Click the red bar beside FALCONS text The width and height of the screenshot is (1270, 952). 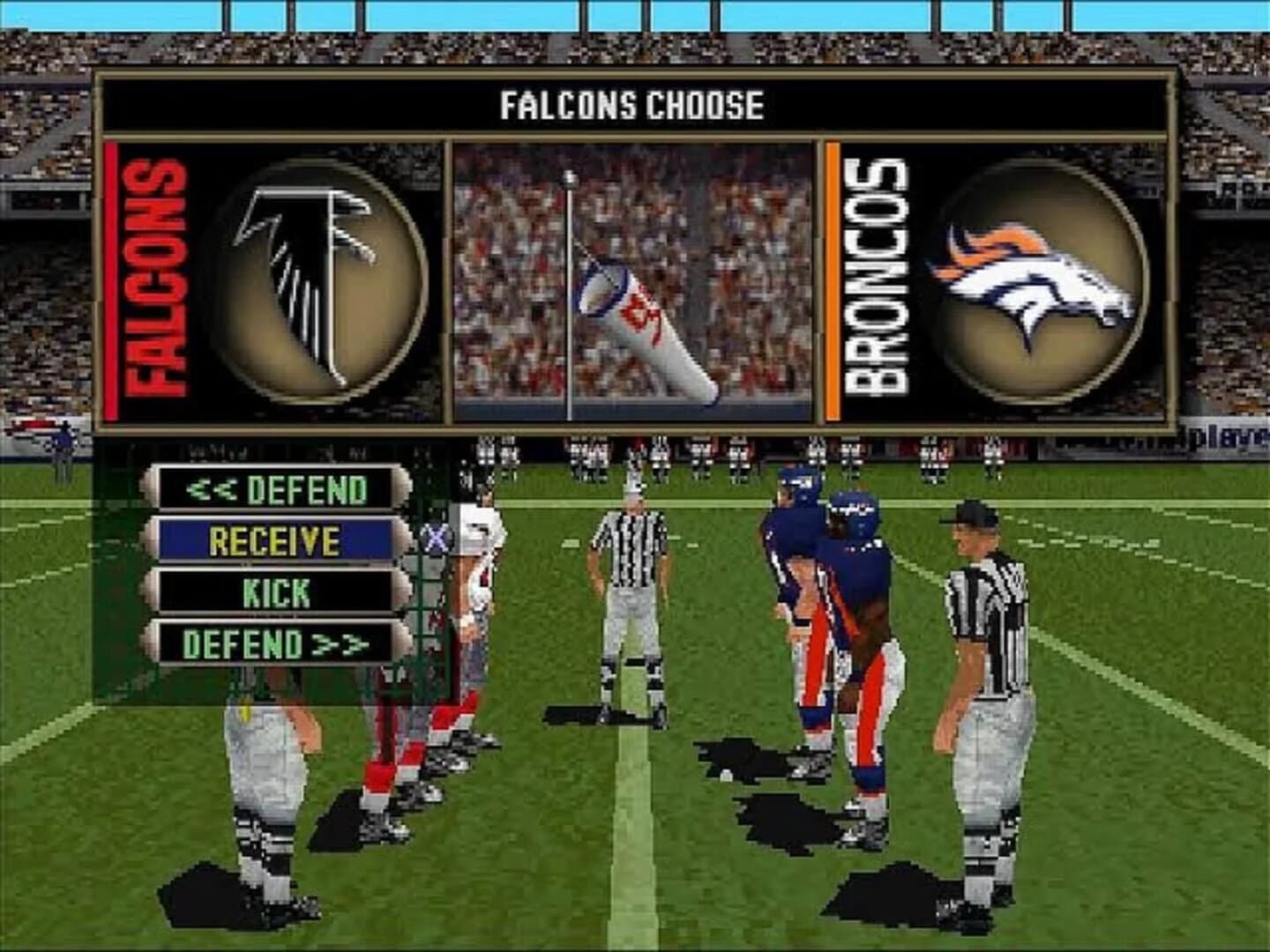109,278
